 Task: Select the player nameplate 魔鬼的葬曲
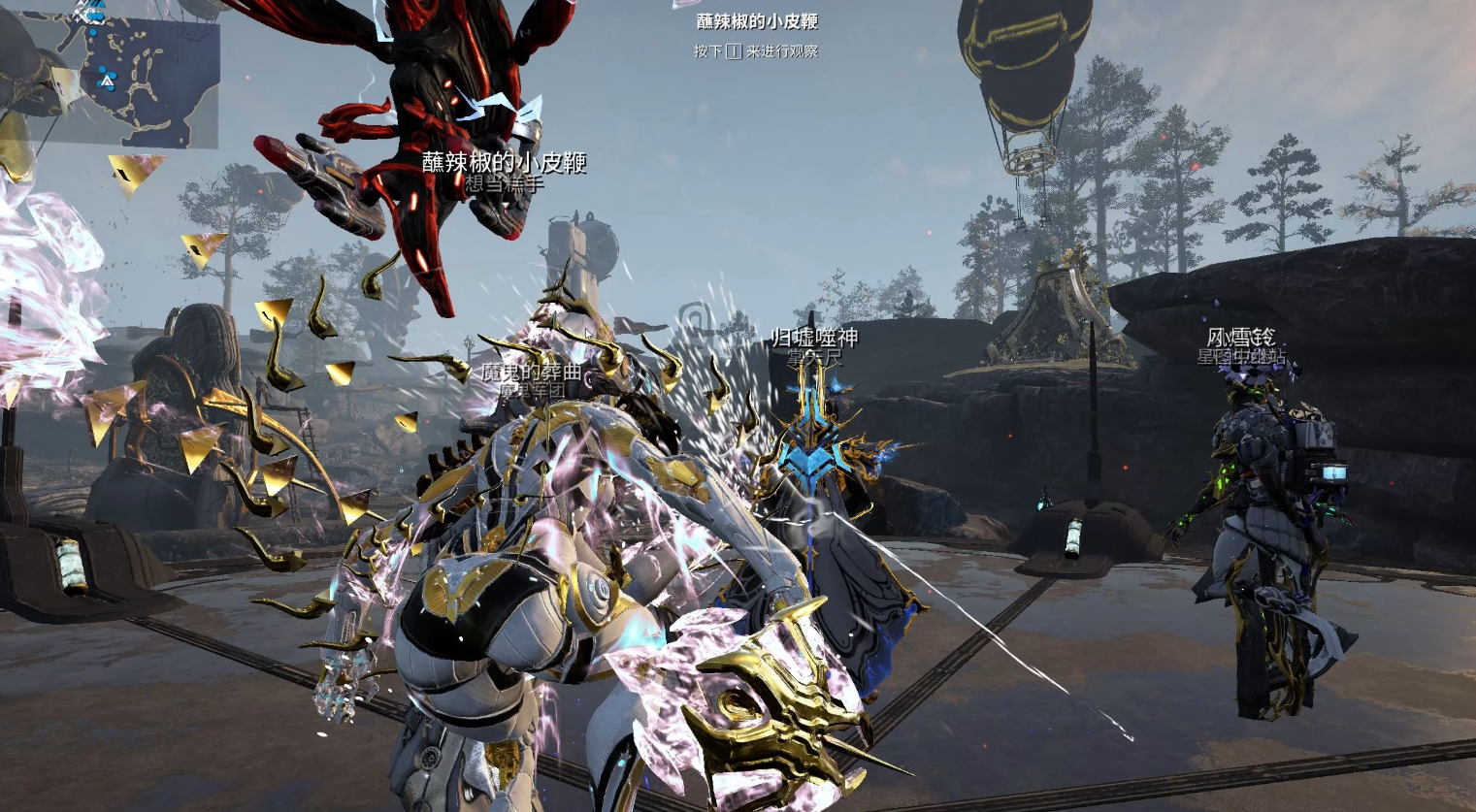(533, 372)
